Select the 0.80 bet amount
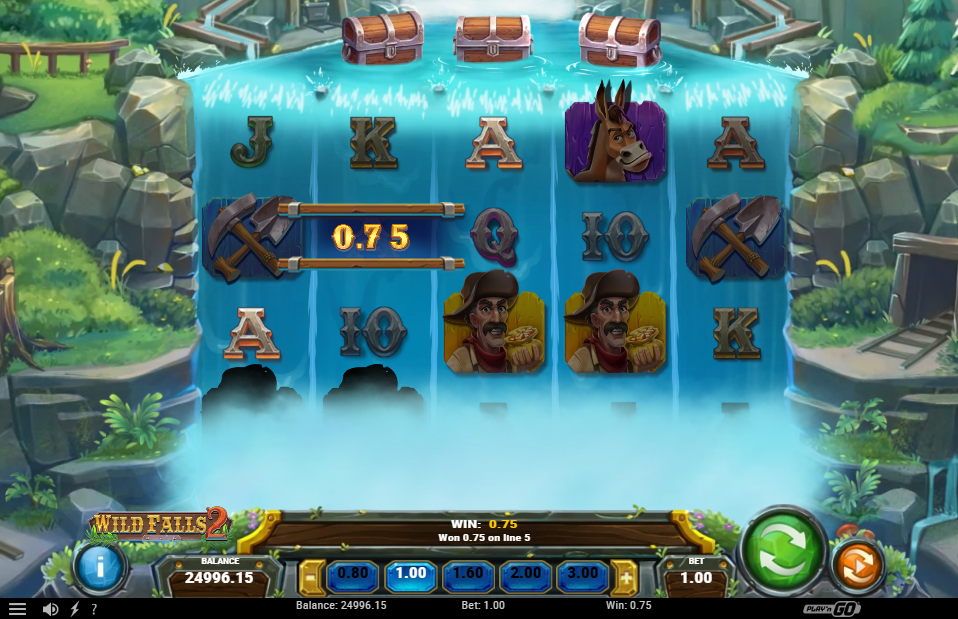The height and width of the screenshot is (619, 958). [x=354, y=574]
